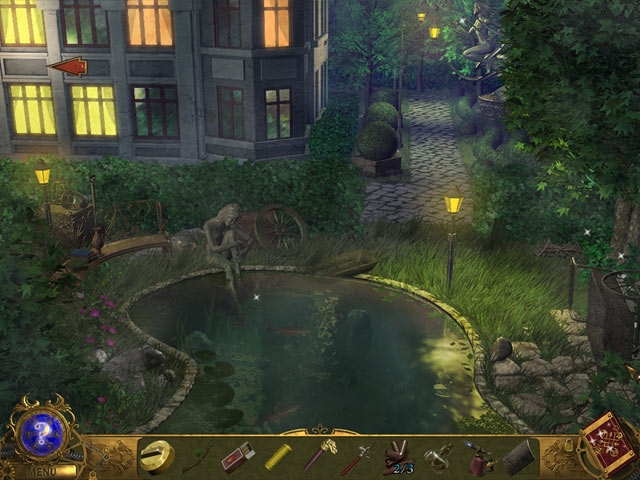
Task: Pick the dark leather wallet item
Action: click(520, 458)
